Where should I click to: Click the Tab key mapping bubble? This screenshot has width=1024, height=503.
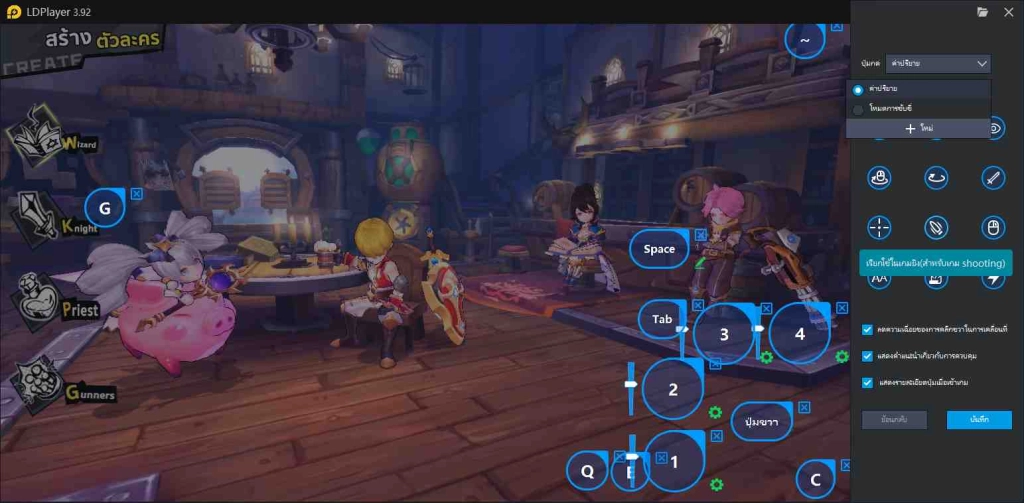coord(662,319)
